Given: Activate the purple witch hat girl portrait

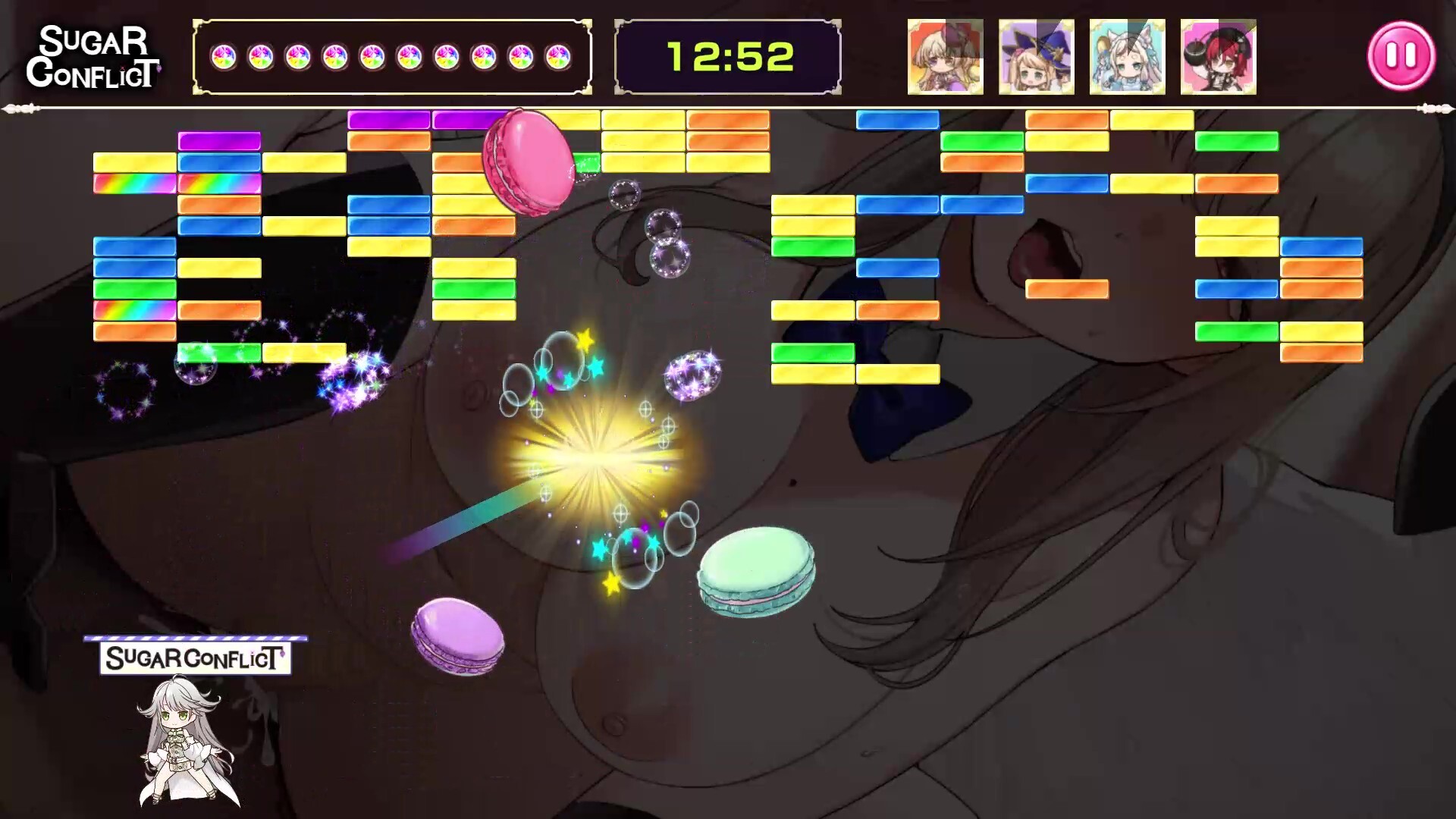Looking at the screenshot, I should pyautogui.click(x=1036, y=57).
